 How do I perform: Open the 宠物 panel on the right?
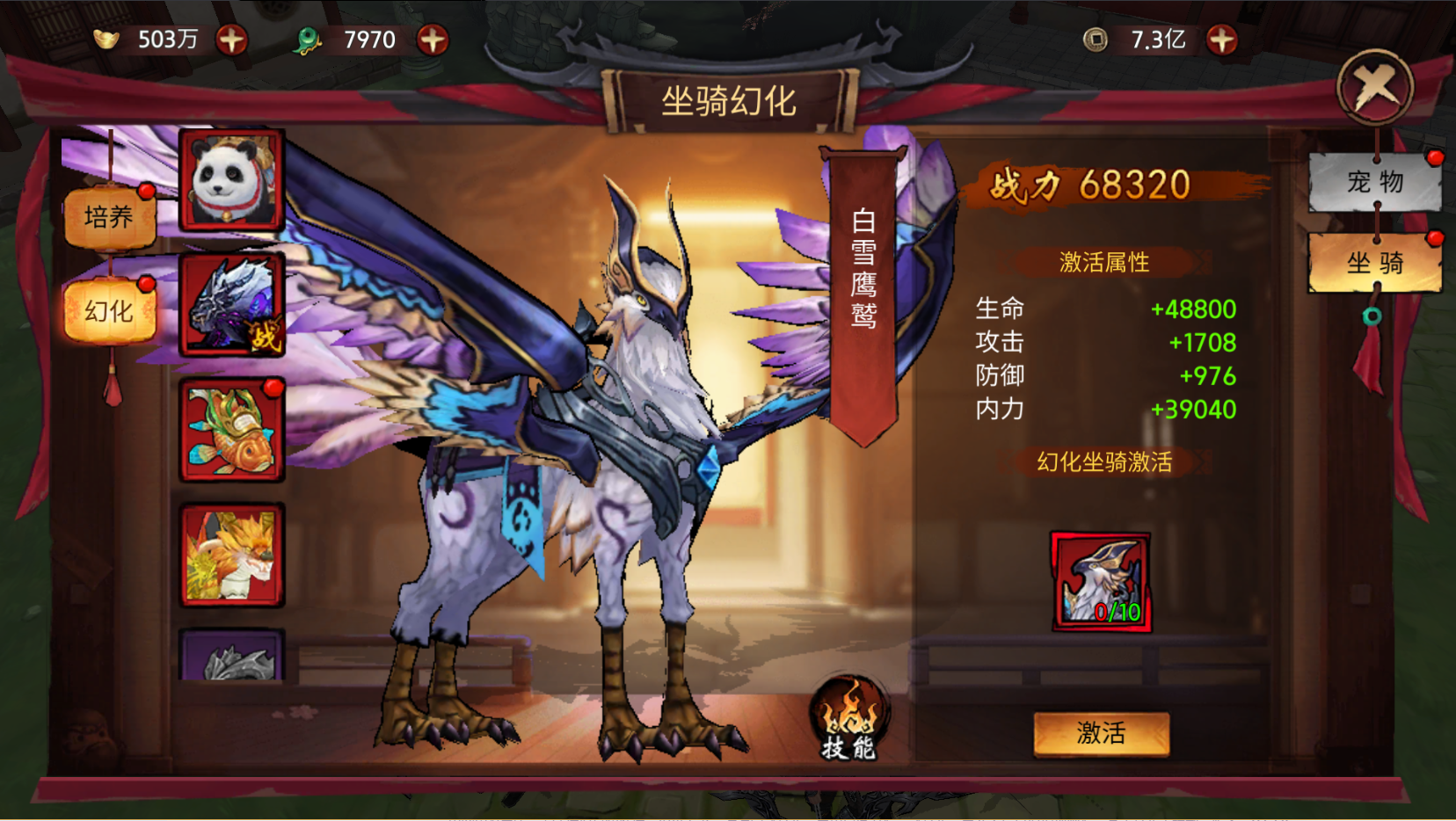point(1374,182)
